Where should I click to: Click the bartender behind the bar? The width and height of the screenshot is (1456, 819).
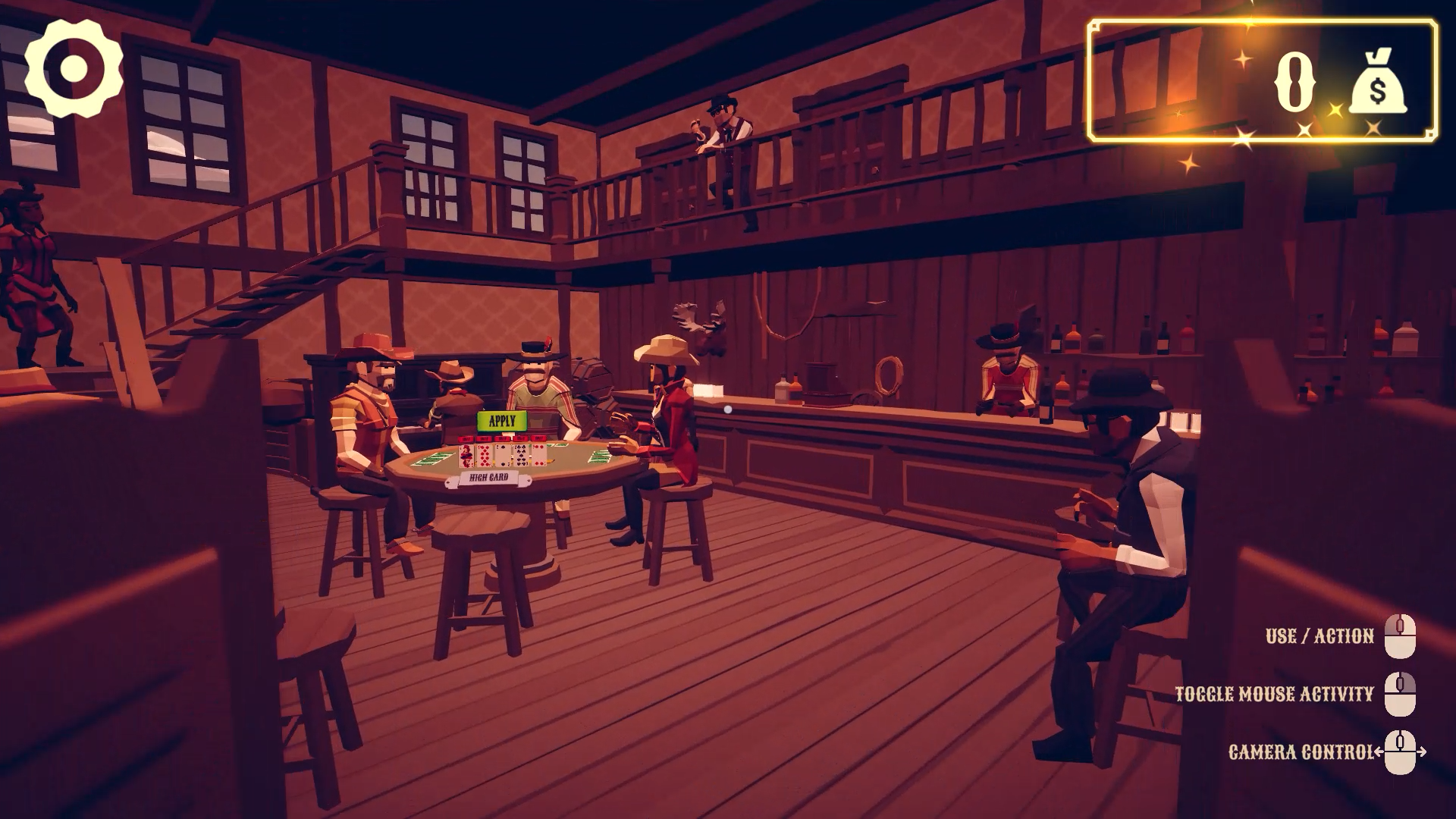1009,379
